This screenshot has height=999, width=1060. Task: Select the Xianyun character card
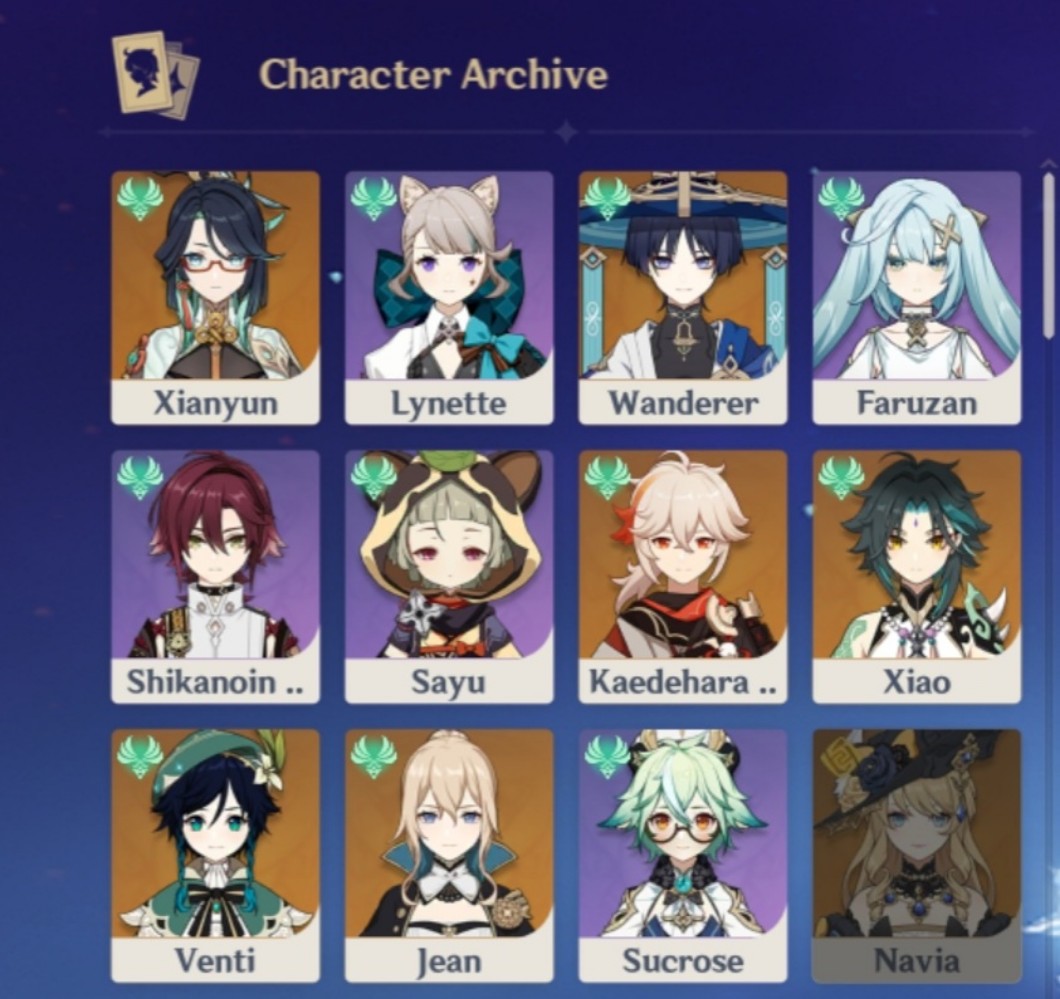pos(215,296)
